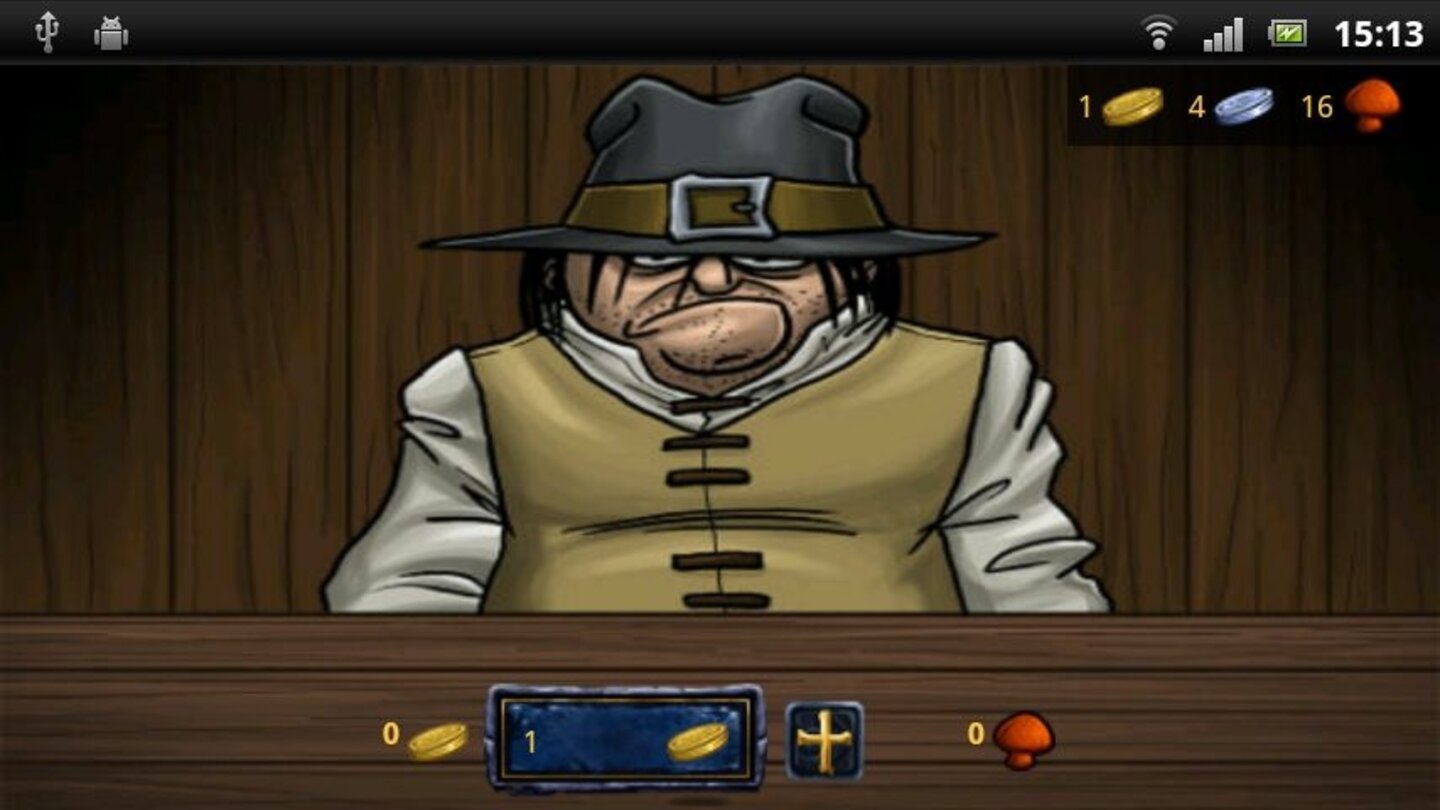Click the Android debug icon in the status bar
The image size is (1440, 810).
coord(110,30)
